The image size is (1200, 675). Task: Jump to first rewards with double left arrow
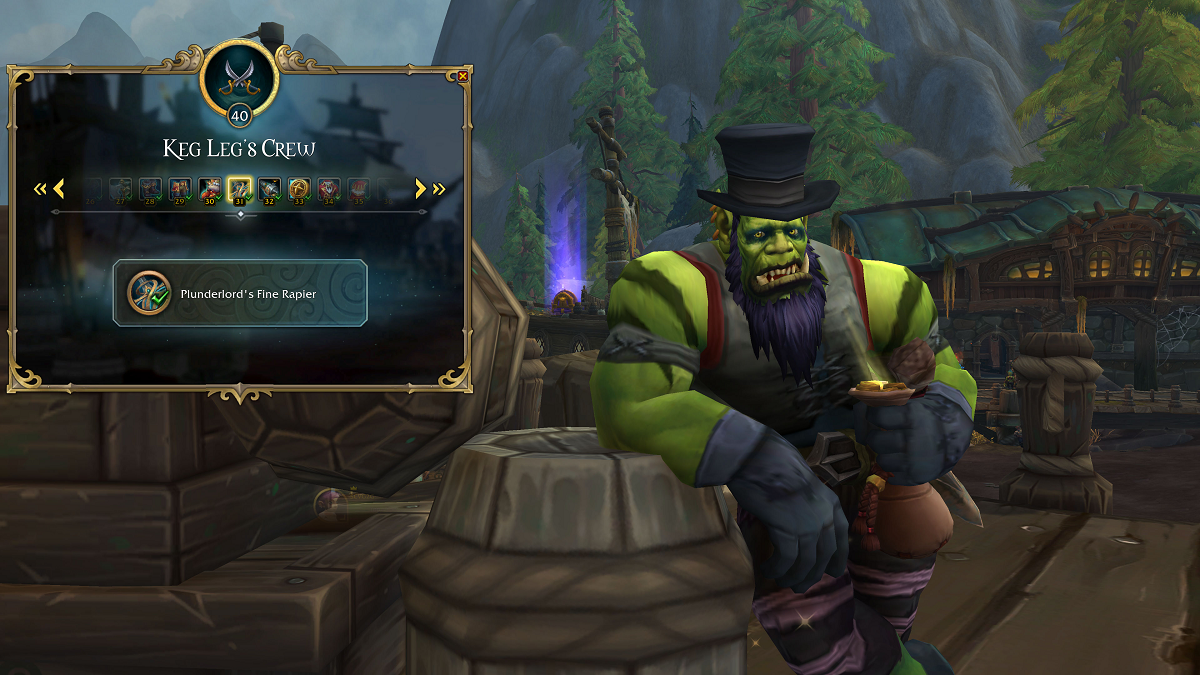coord(40,188)
